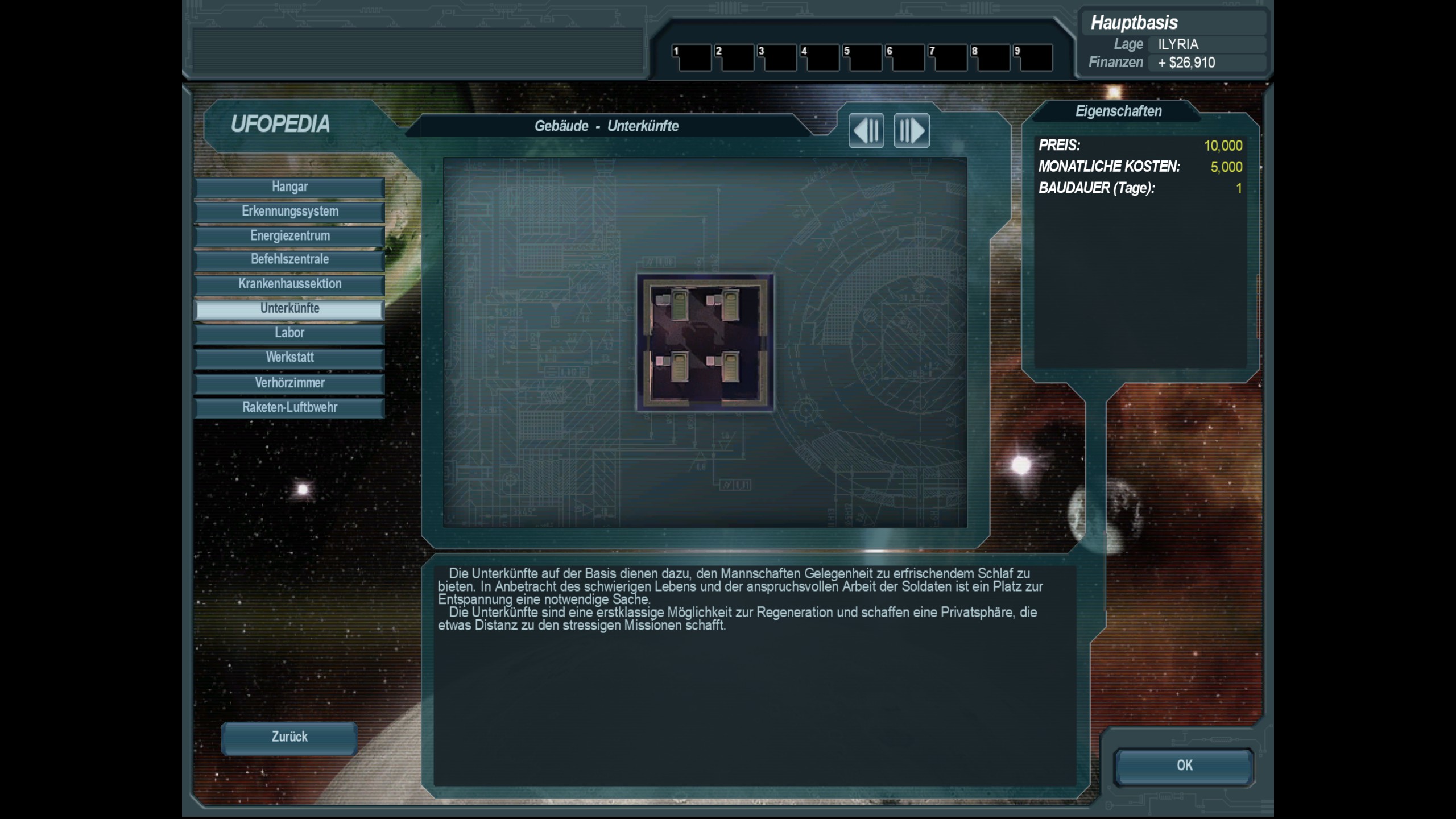Show the Energiezentrum article
This screenshot has width=1456, height=819.
coord(289,236)
